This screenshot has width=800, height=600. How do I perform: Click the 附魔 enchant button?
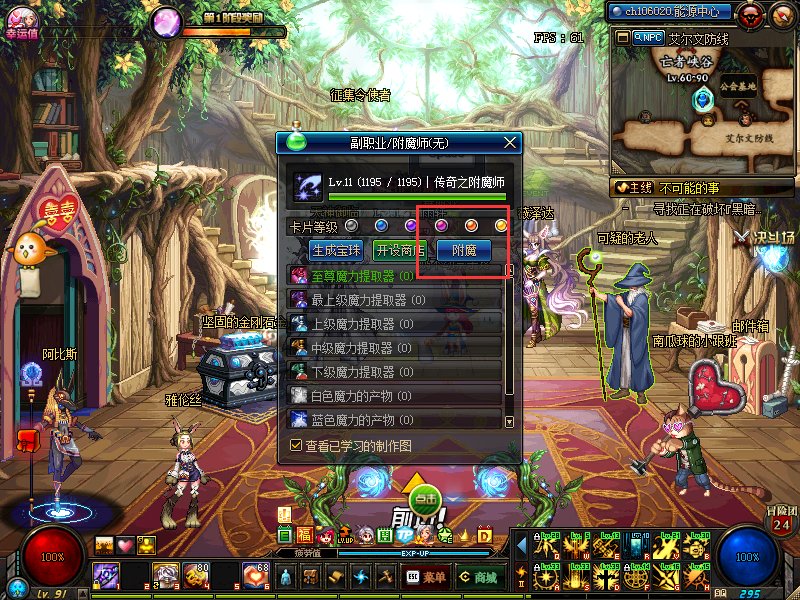(464, 250)
